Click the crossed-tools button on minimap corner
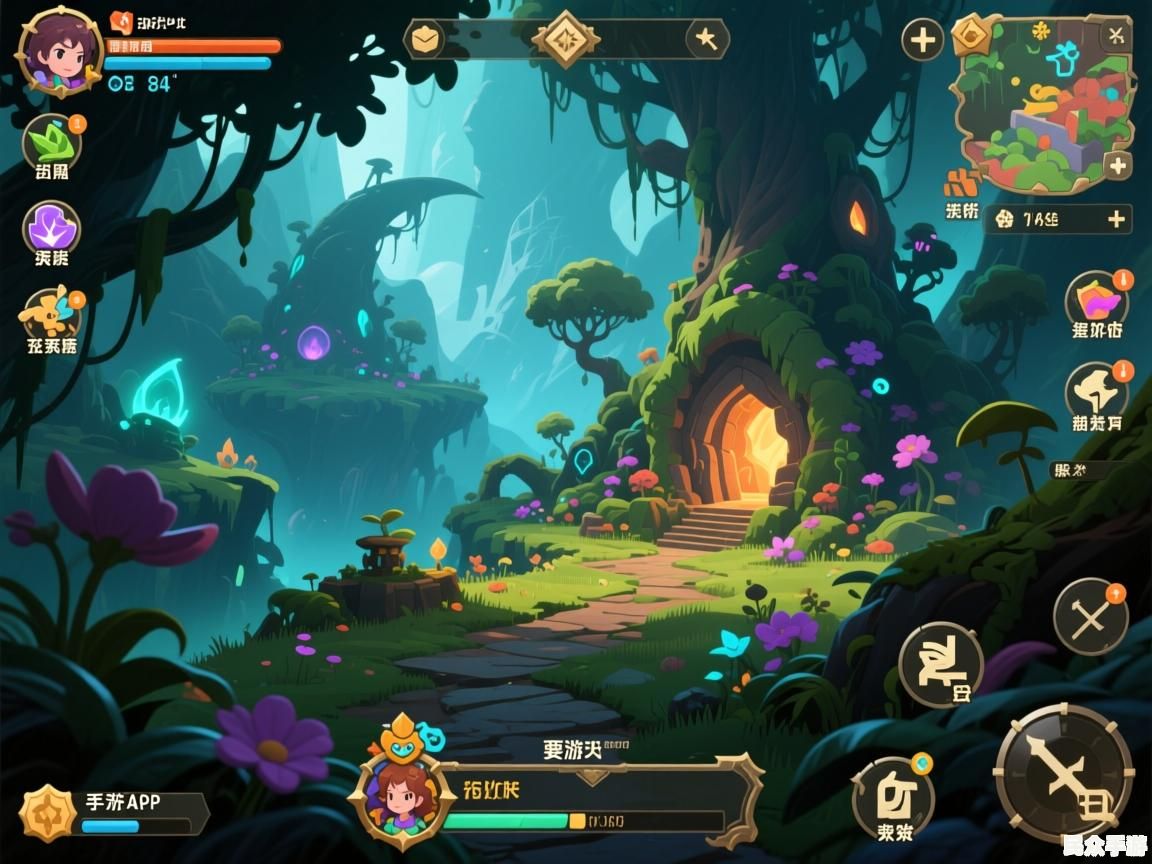The height and width of the screenshot is (864, 1152). [1115, 35]
